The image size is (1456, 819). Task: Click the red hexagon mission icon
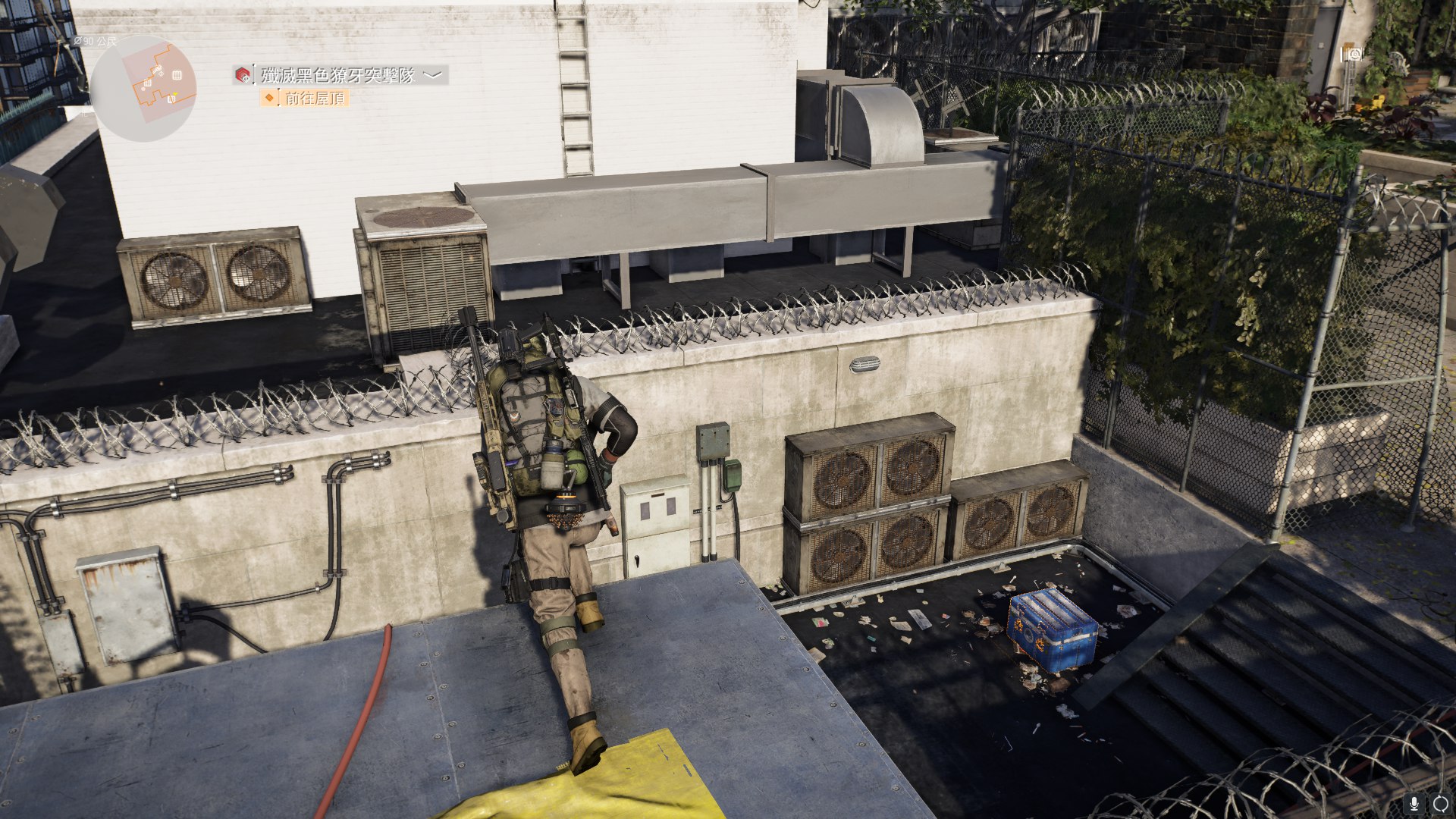tap(243, 75)
